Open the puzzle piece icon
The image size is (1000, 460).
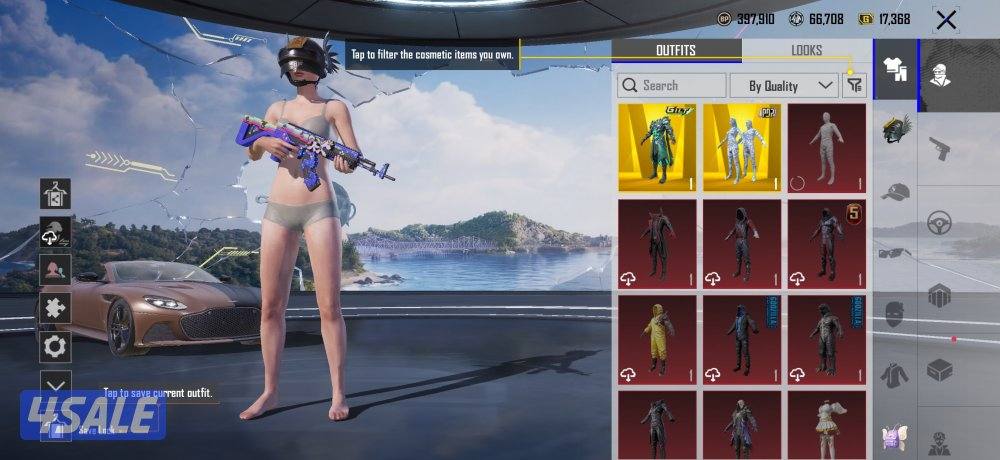click(54, 308)
